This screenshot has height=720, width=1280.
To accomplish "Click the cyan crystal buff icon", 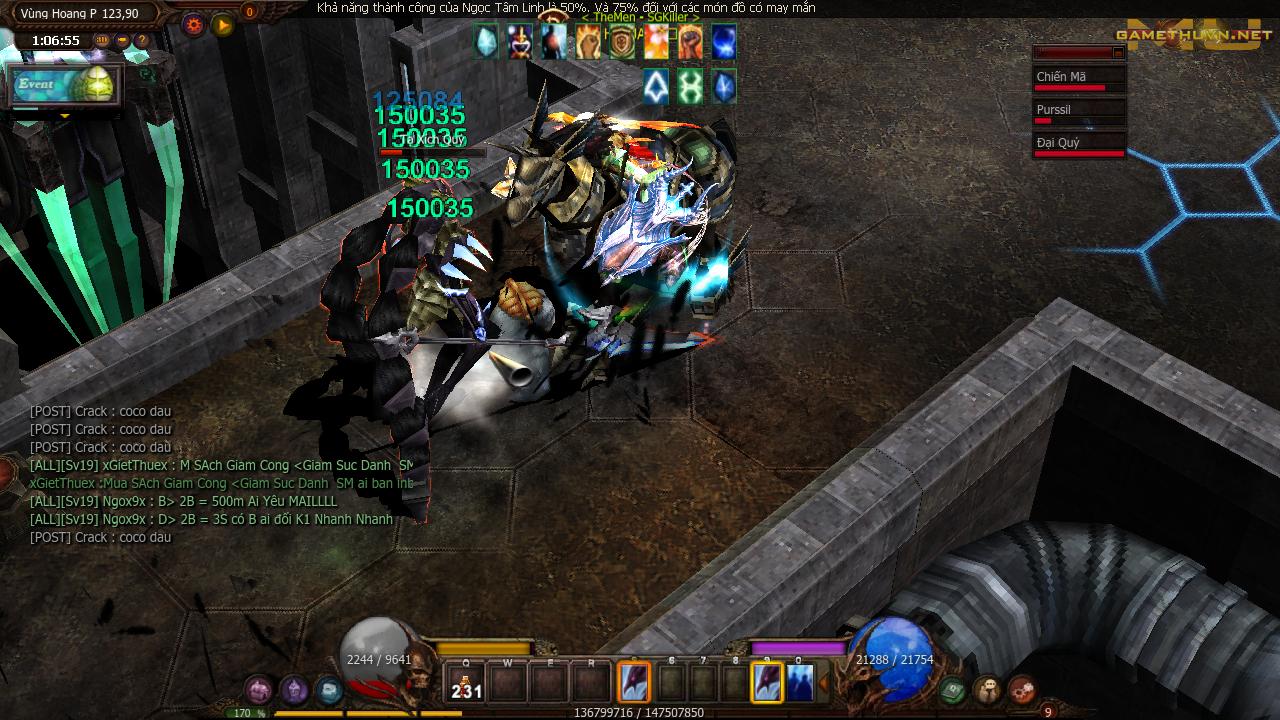I will (x=486, y=42).
